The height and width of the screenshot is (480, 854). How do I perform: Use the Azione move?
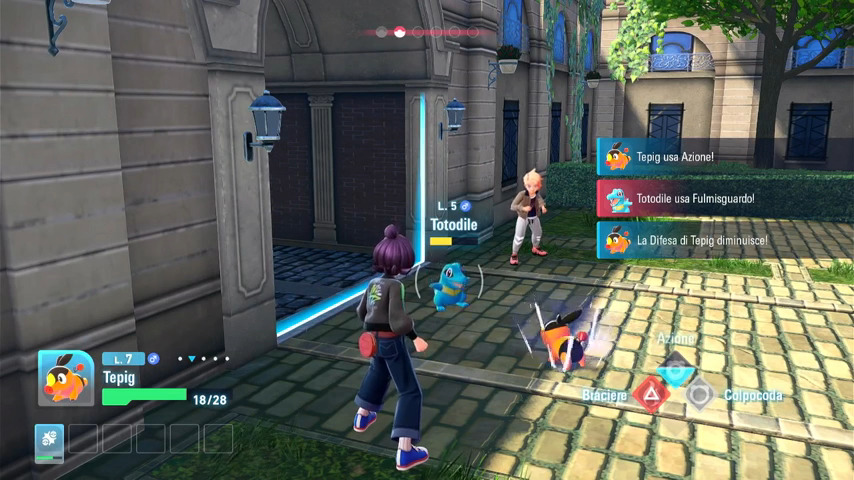pyautogui.click(x=676, y=367)
